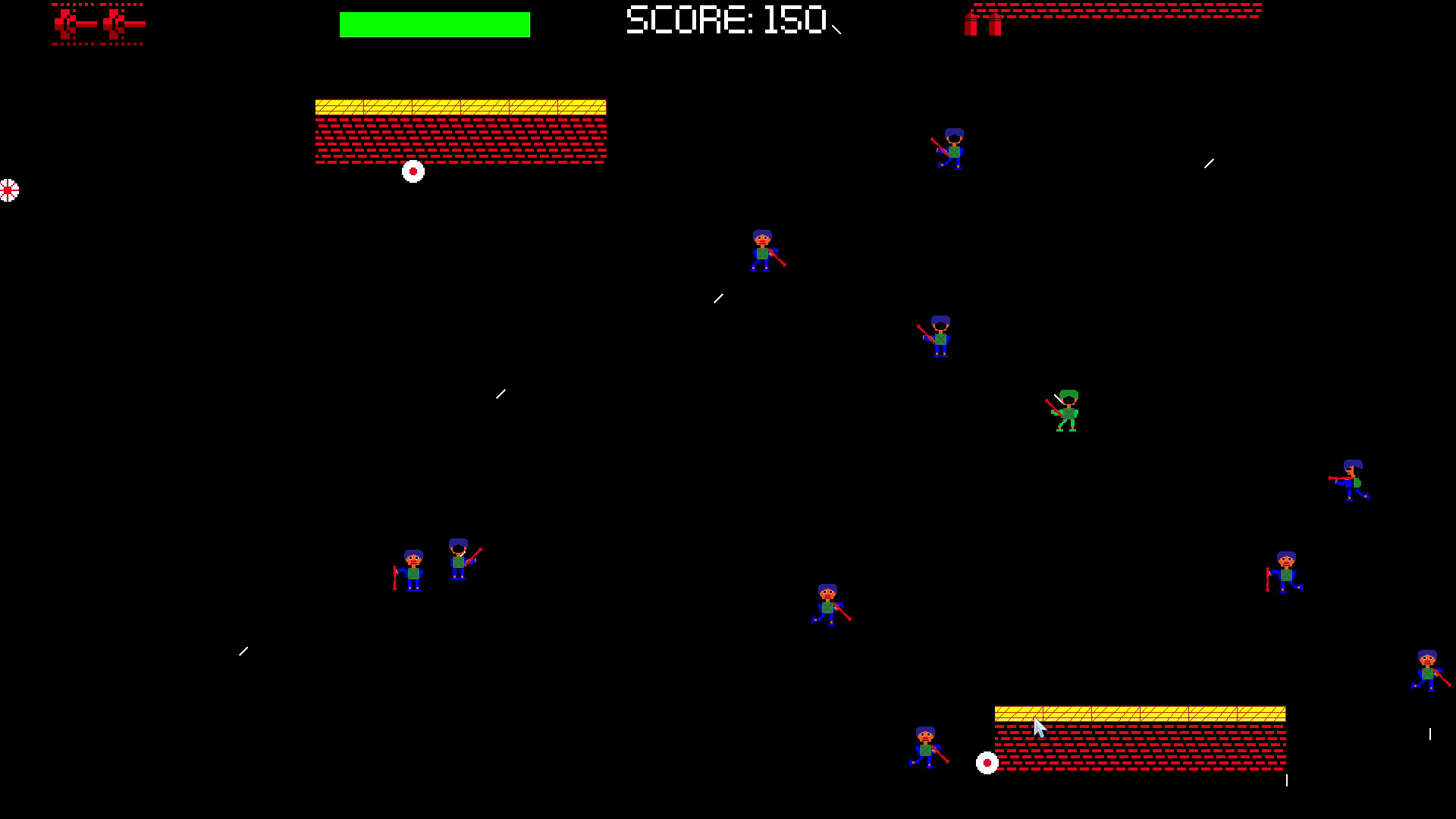The image size is (1456, 819).
Task: Click the SCORE: 150 display
Action: point(724,21)
